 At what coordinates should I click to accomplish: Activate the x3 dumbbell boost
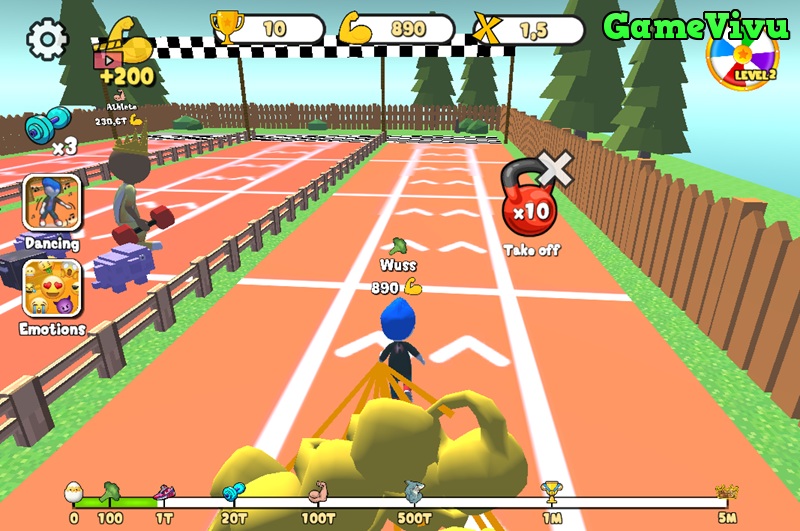[x=49, y=130]
